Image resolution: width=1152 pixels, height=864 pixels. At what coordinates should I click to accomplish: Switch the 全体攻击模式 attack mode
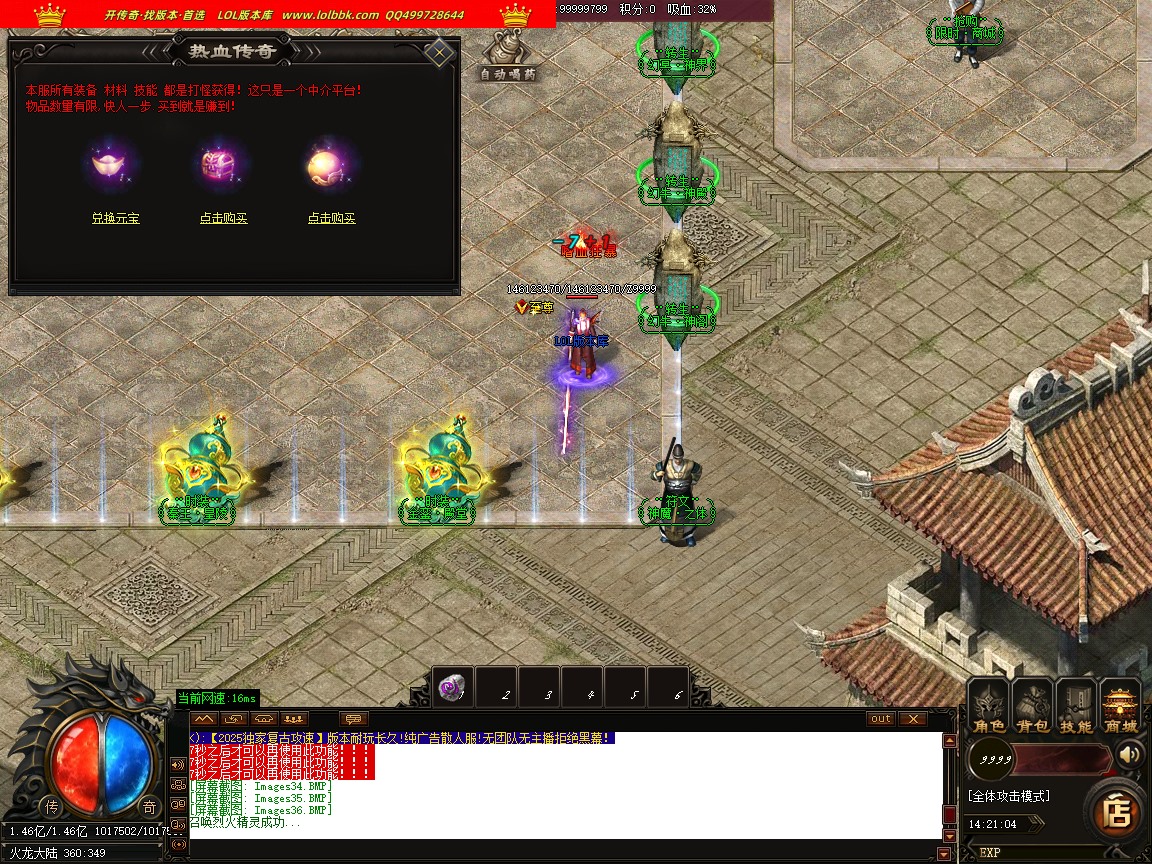[x=1008, y=796]
